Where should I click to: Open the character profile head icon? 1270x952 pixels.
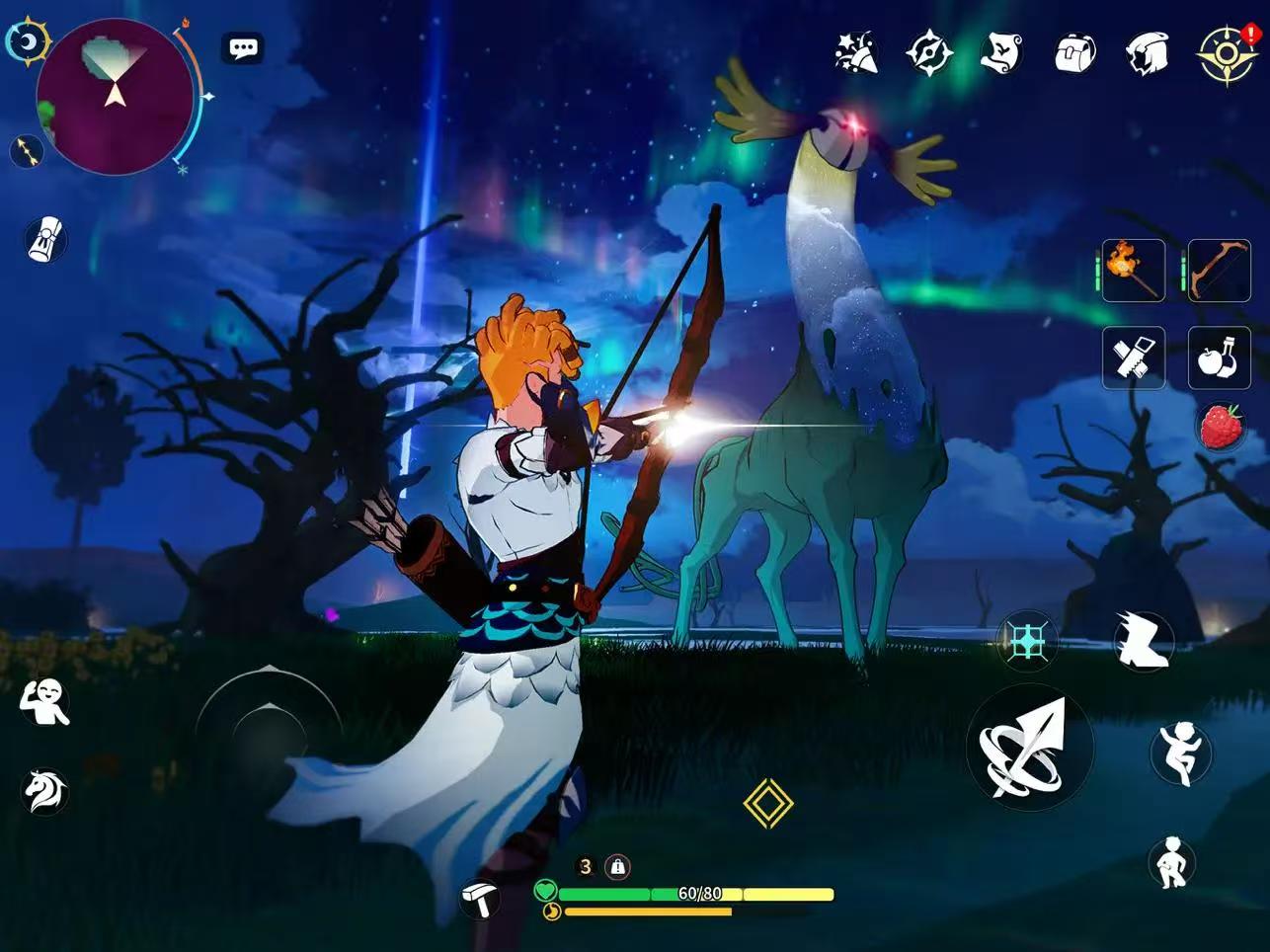[x=1148, y=52]
